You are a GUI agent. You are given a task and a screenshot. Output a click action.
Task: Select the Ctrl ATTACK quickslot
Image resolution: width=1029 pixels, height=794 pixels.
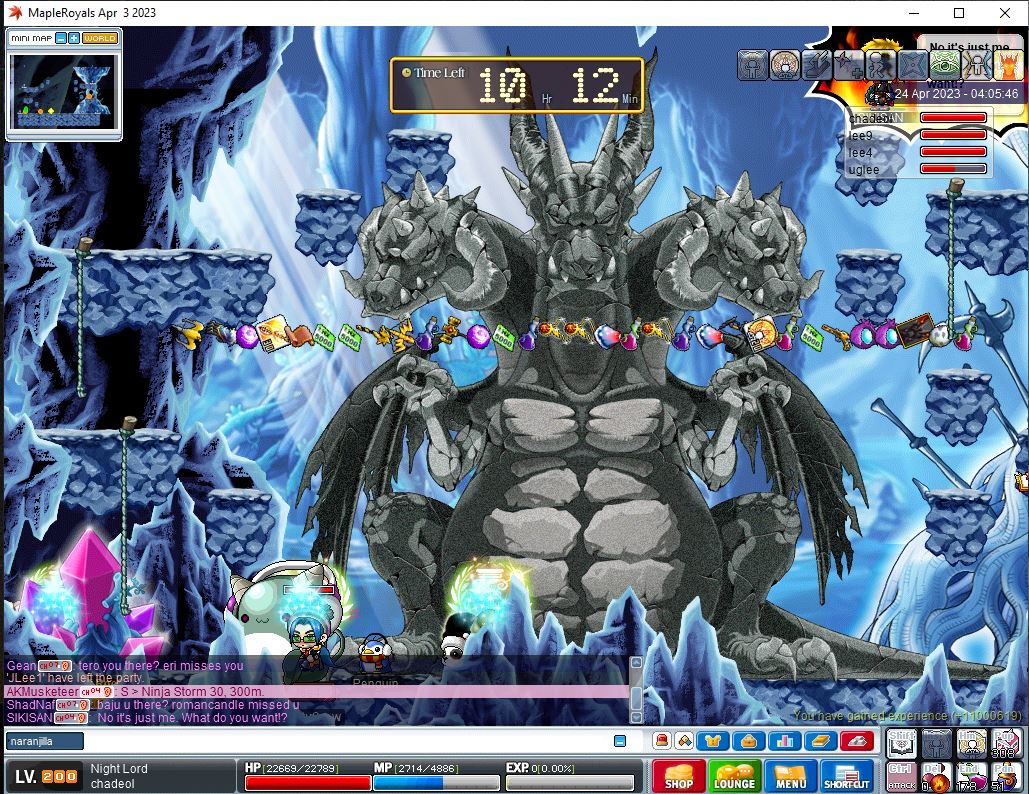(901, 775)
